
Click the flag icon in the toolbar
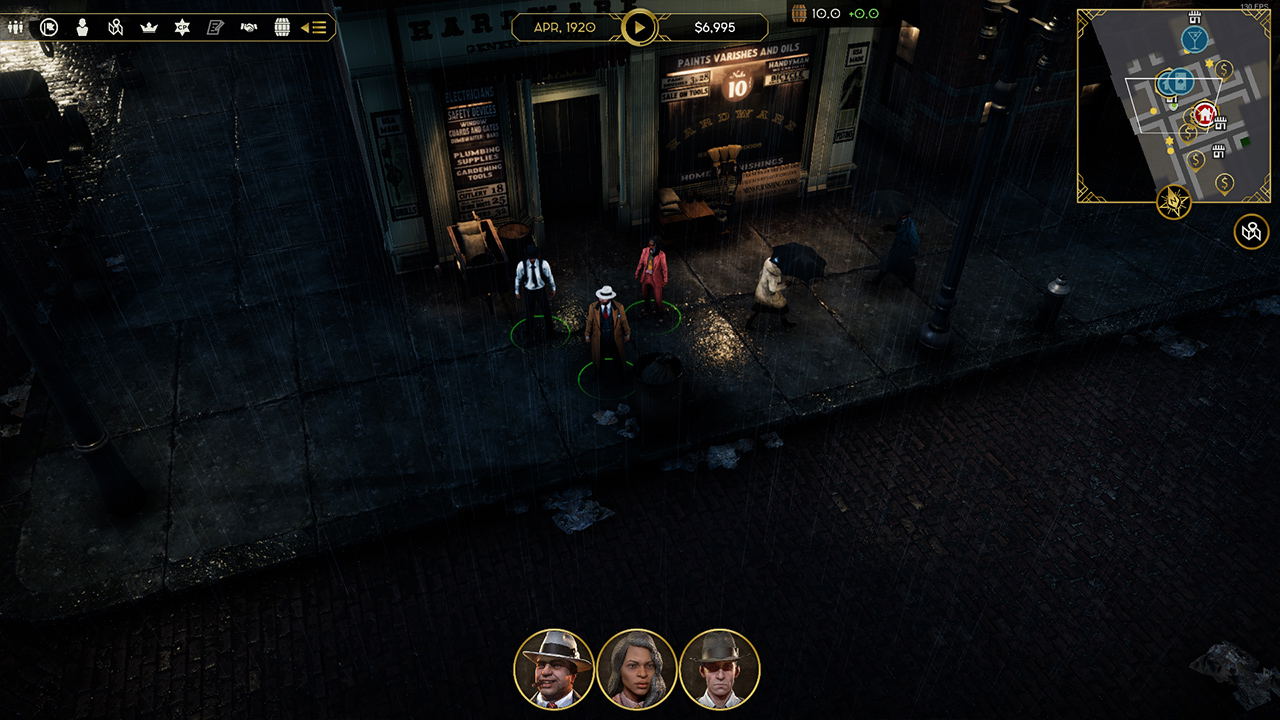coord(49,27)
